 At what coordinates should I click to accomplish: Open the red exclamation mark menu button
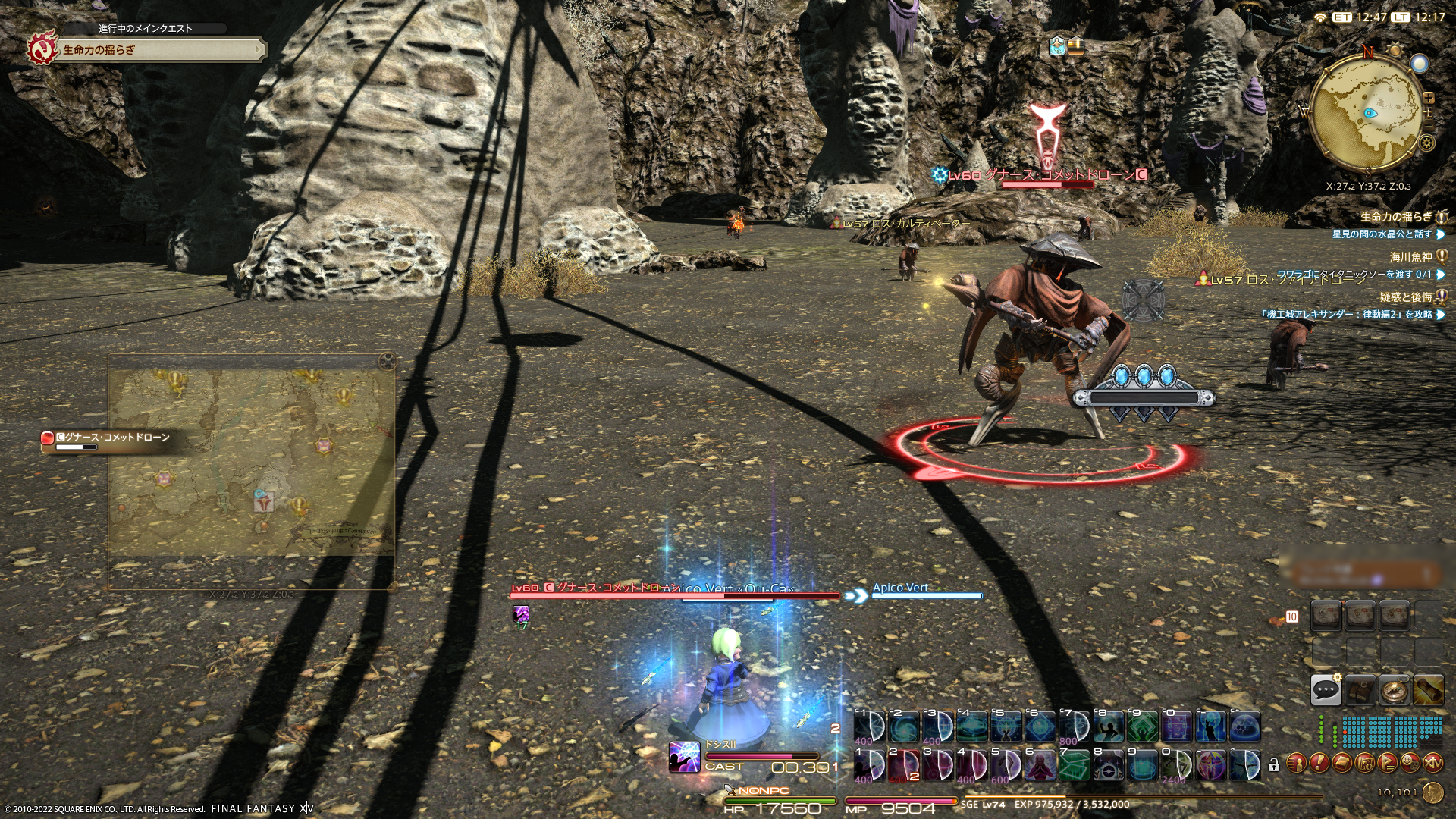(x=1319, y=762)
